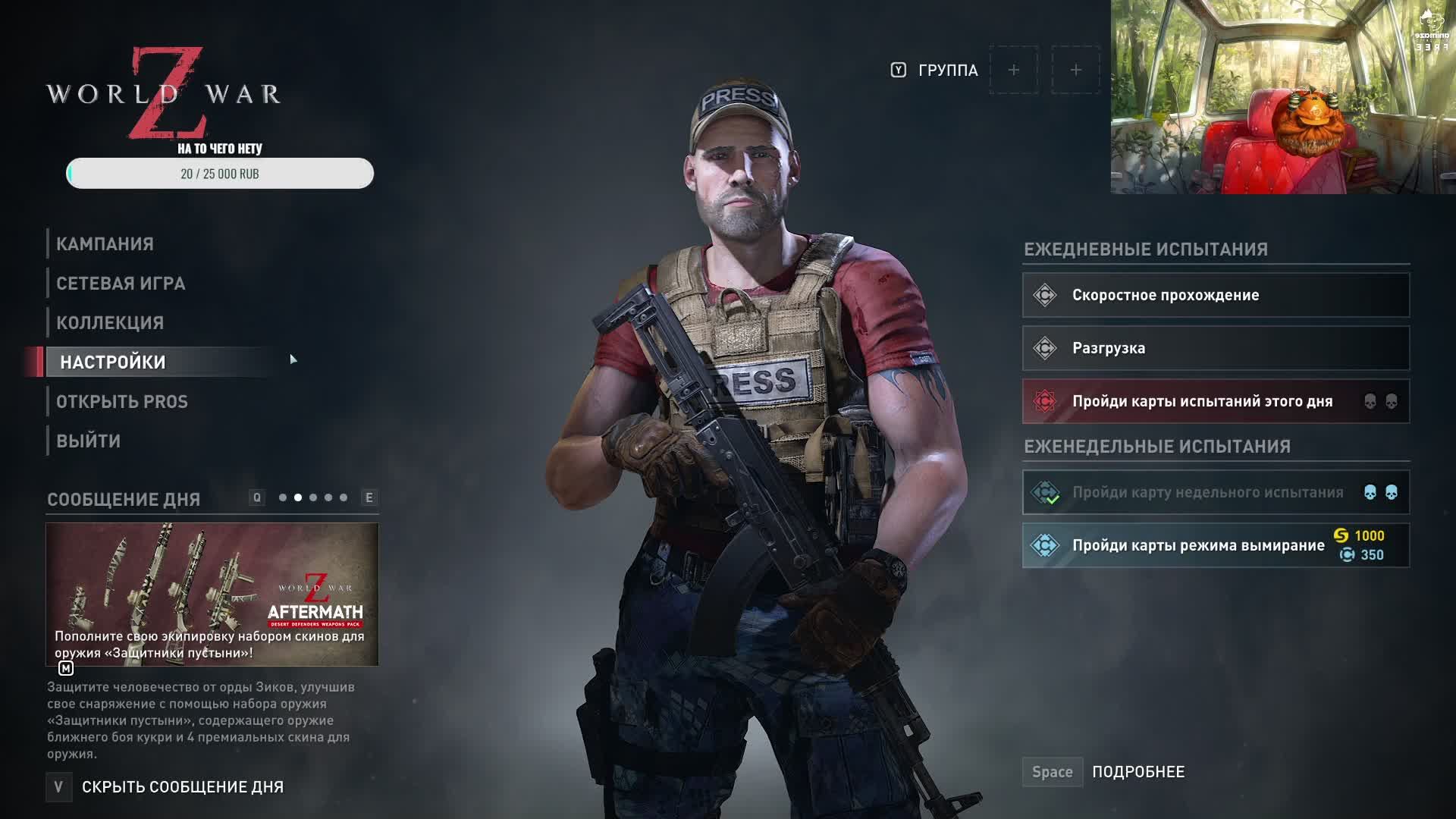Image resolution: width=1456 pixels, height=819 pixels.
Task: Hide the message of the day
Action: [x=182, y=787]
